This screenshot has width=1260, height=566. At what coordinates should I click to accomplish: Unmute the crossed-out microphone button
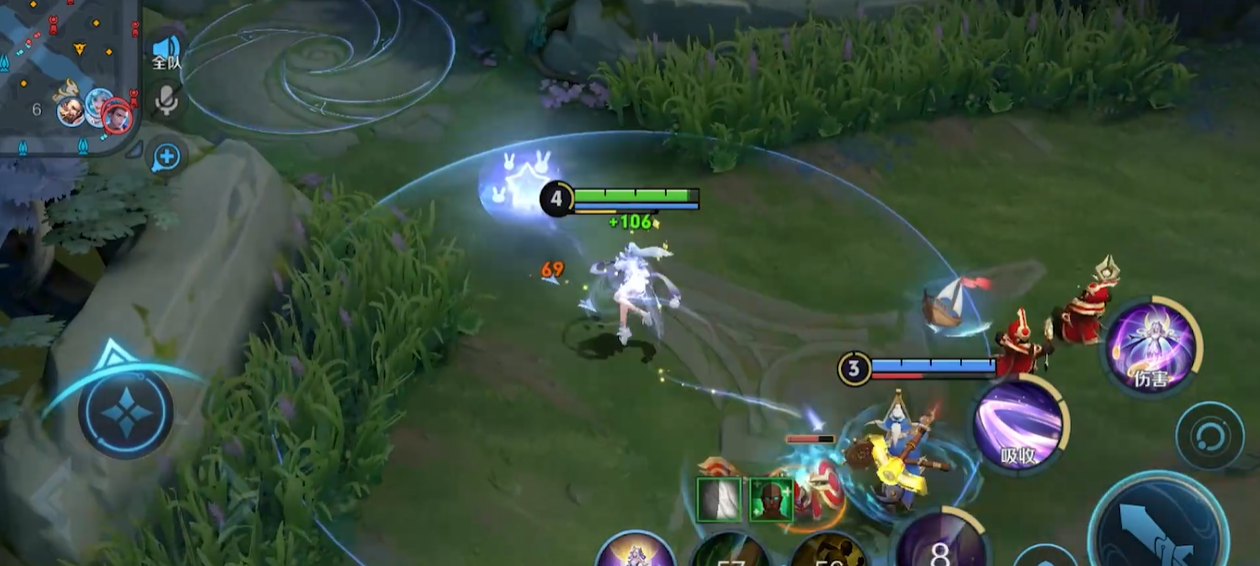tap(166, 100)
